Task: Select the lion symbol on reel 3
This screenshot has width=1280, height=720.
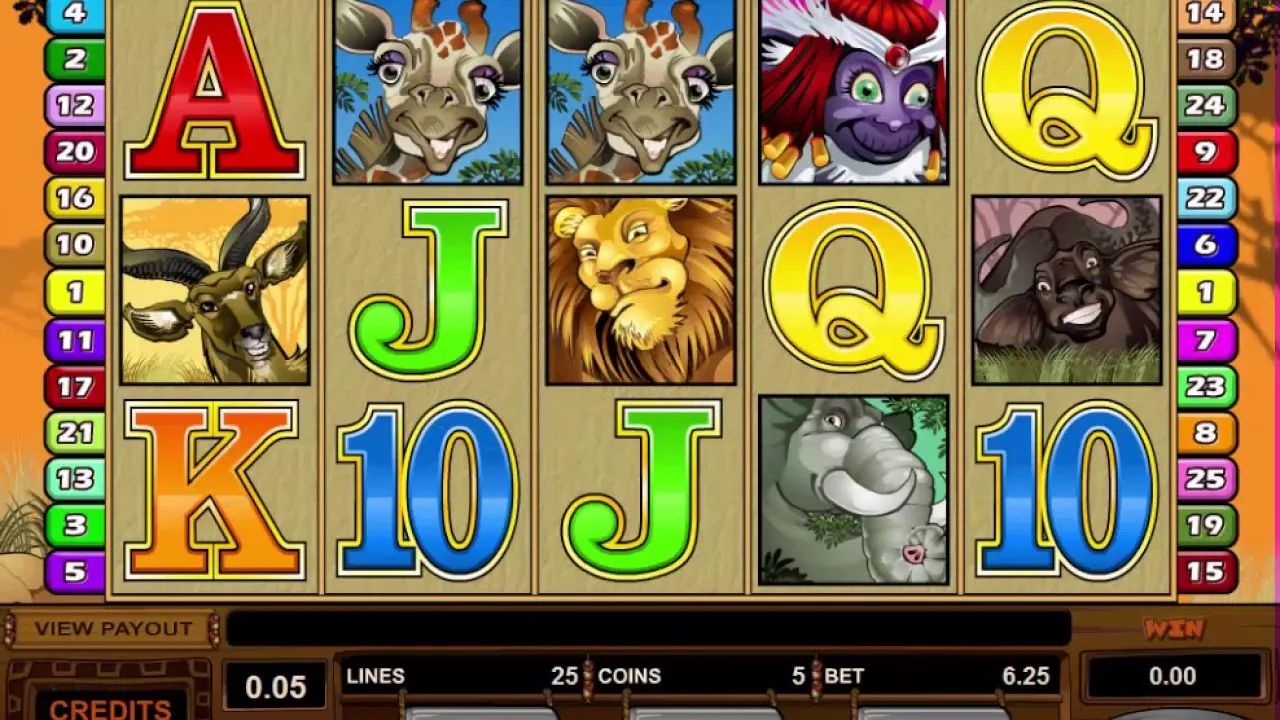Action: pyautogui.click(x=640, y=290)
